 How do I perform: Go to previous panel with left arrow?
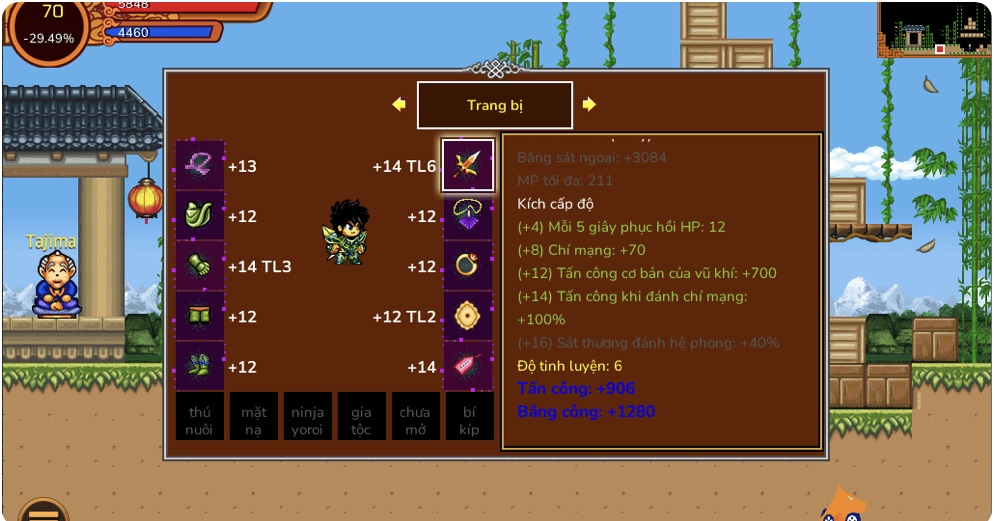(x=399, y=104)
